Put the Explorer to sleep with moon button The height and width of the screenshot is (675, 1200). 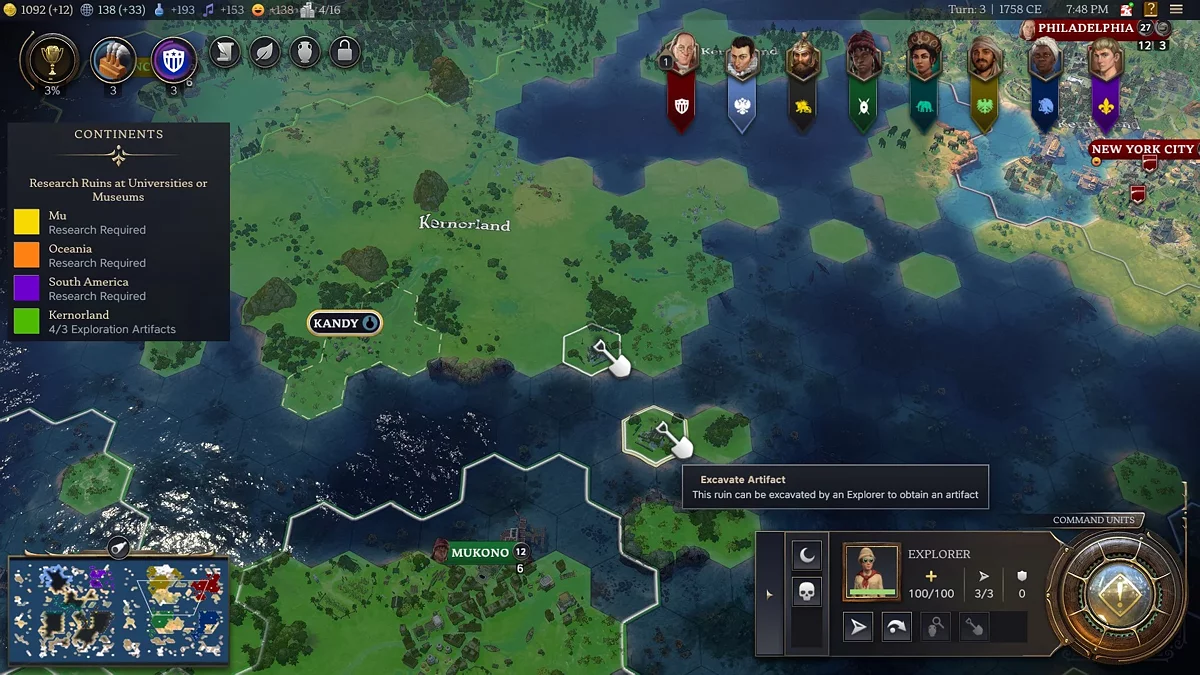click(806, 555)
